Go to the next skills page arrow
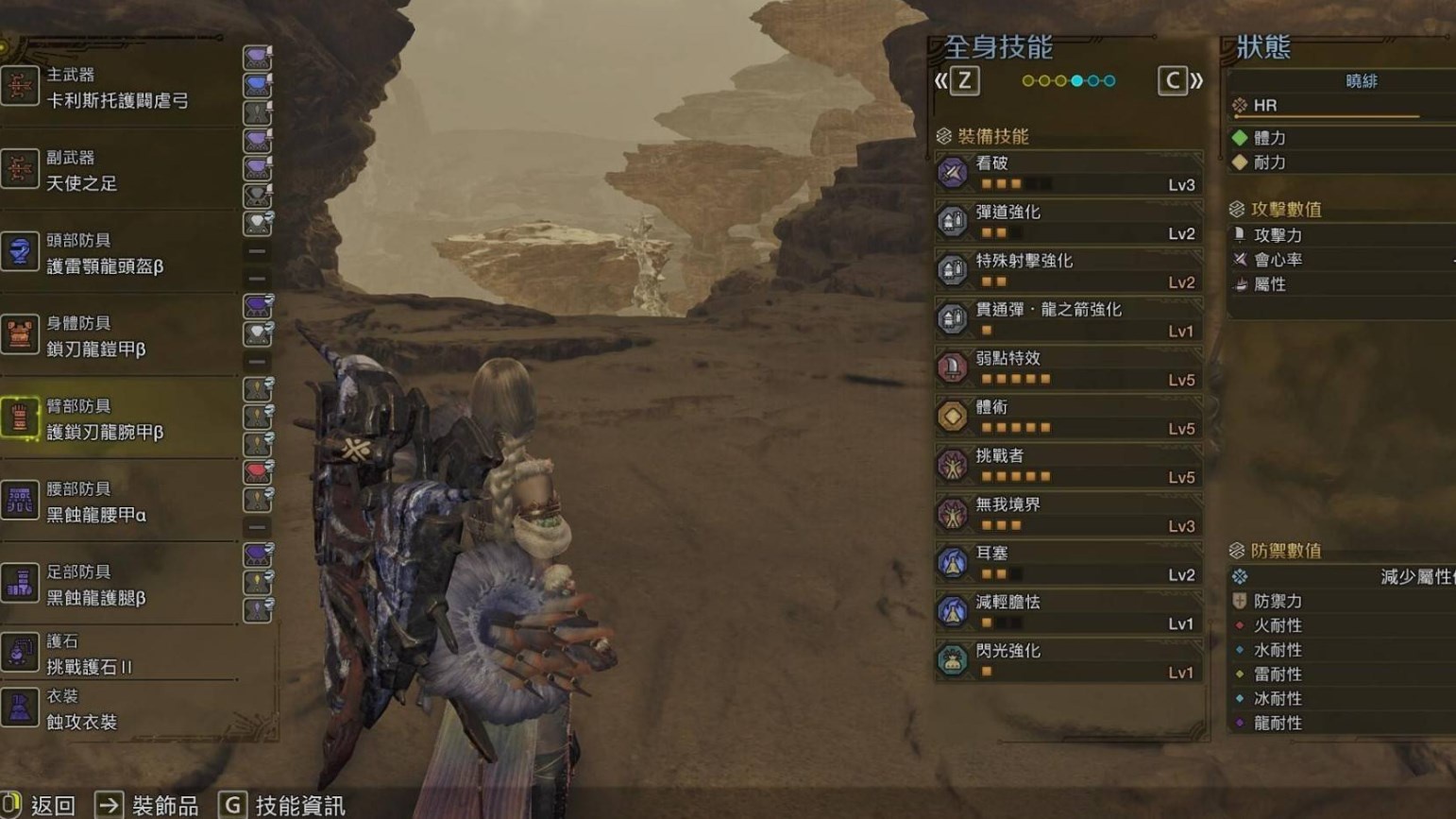 coord(1179,81)
